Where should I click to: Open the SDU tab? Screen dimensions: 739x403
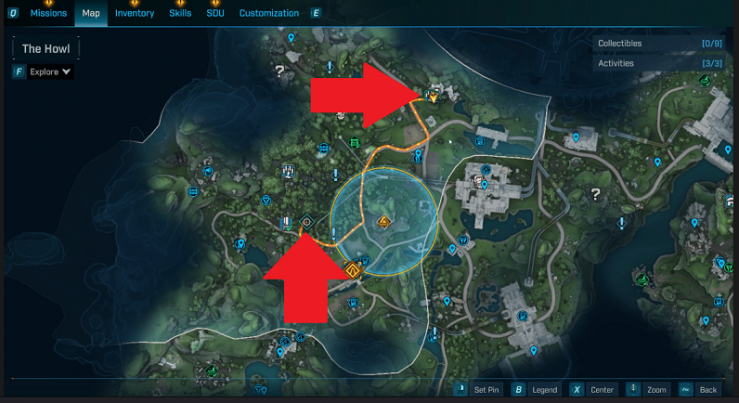coord(215,14)
